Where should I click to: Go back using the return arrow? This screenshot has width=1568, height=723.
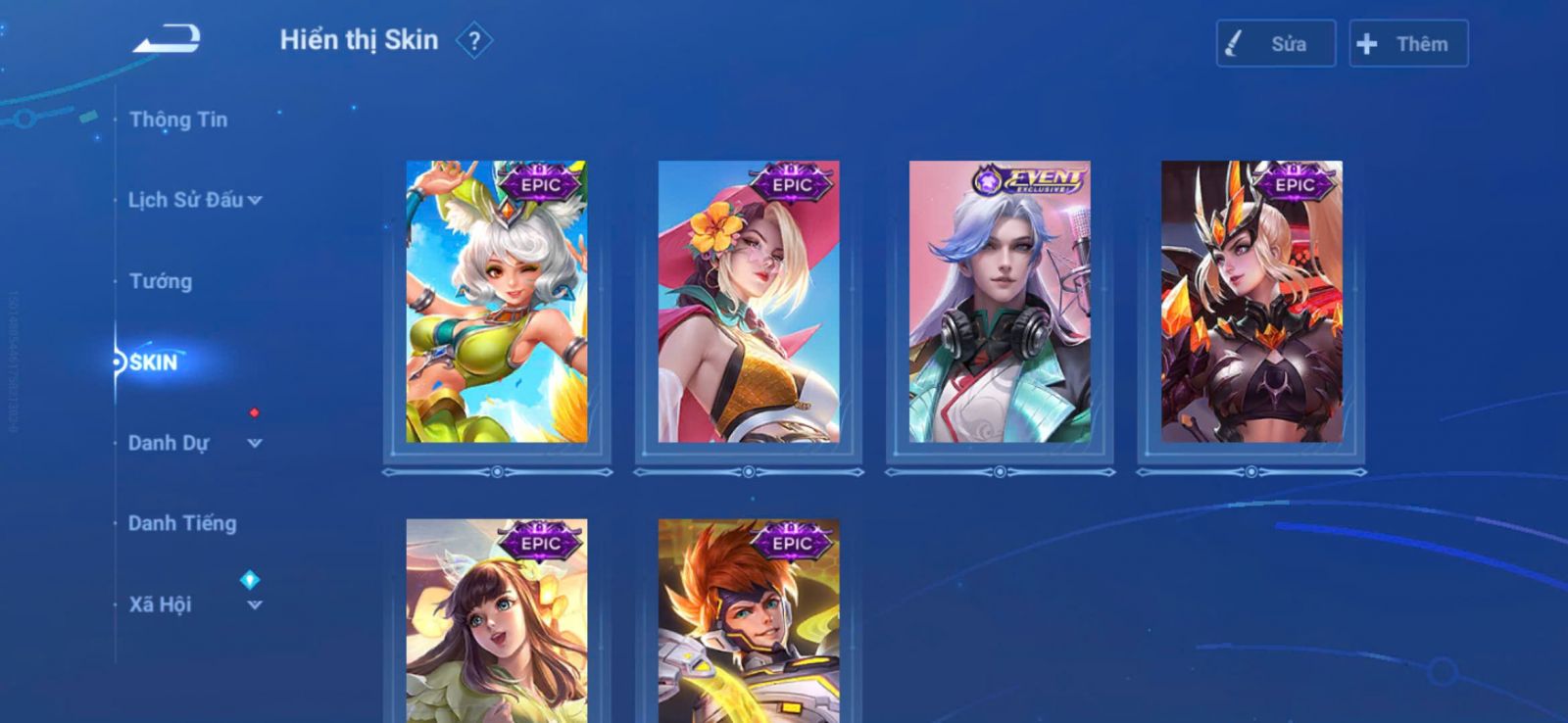click(167, 40)
